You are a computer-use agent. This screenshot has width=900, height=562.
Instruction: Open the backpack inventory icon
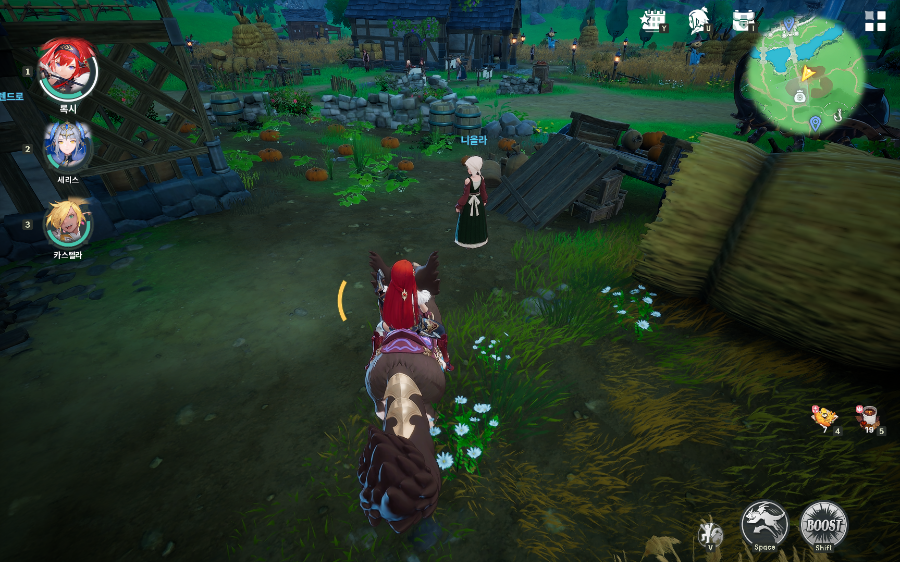tap(743, 20)
